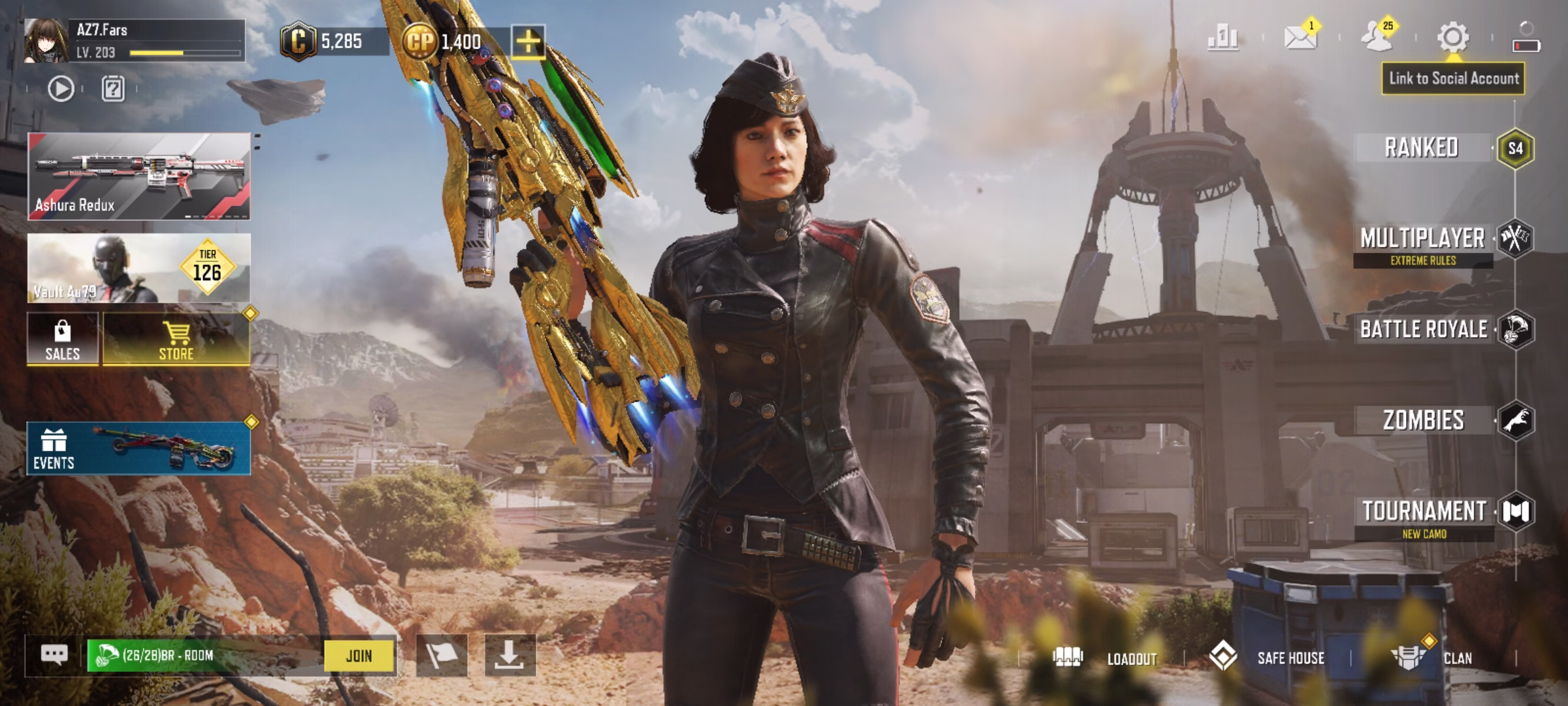The image size is (1568, 706).
Task: View the leaderboard bars icon
Action: click(1222, 37)
